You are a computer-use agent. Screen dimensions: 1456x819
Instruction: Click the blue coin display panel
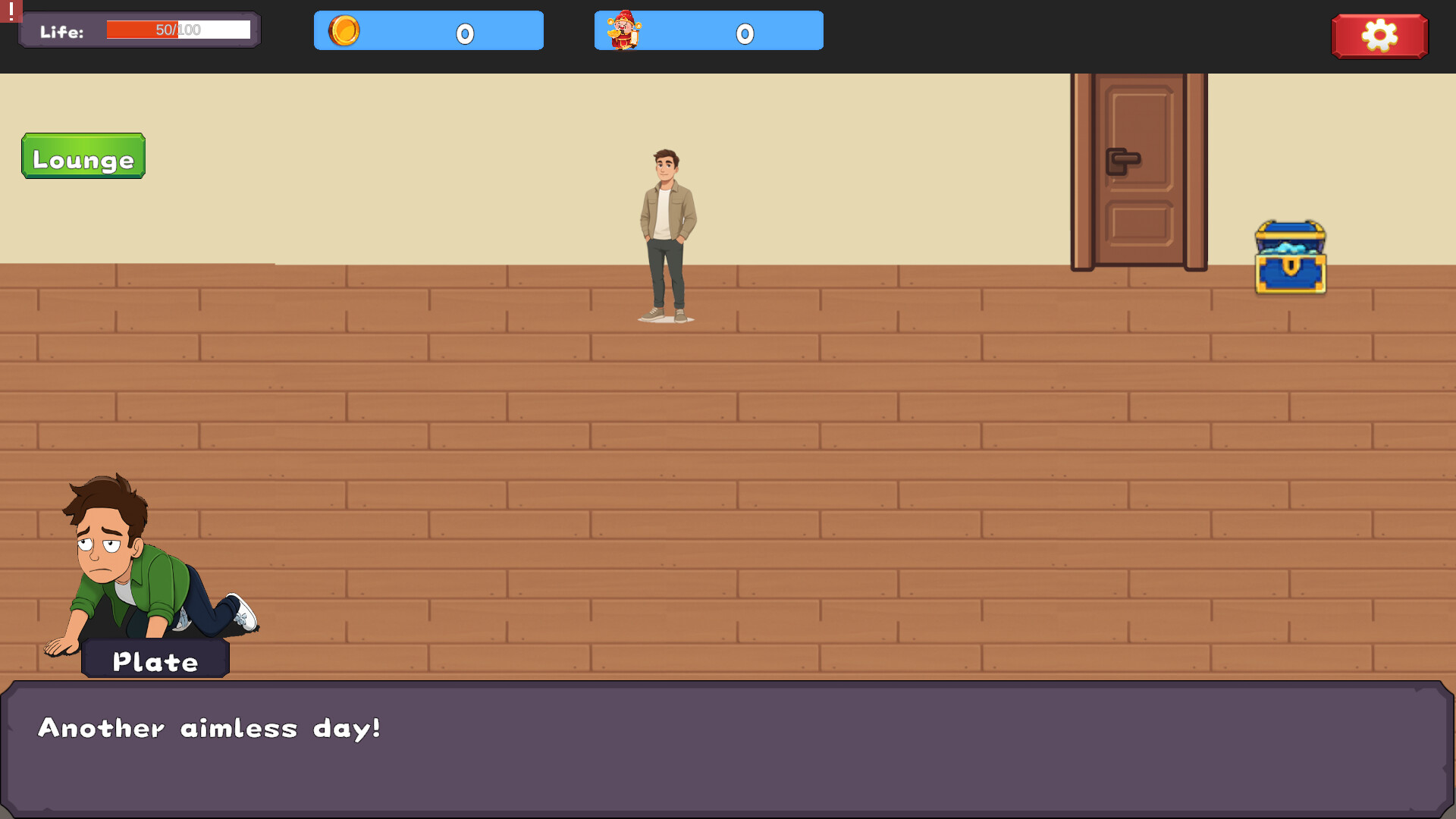pyautogui.click(x=428, y=30)
